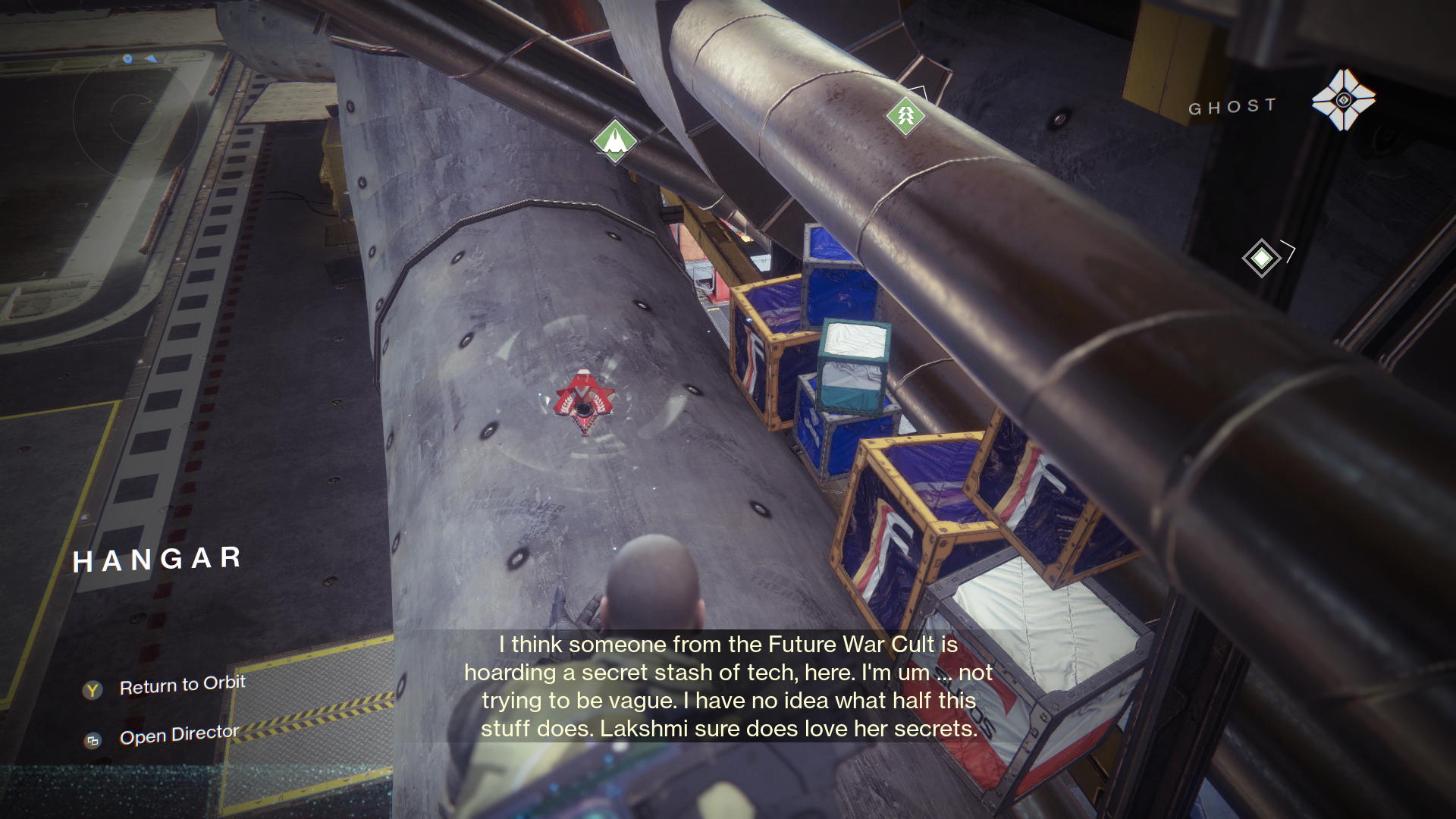
Task: Click the green double-chevron waypoint marker
Action: (x=905, y=116)
